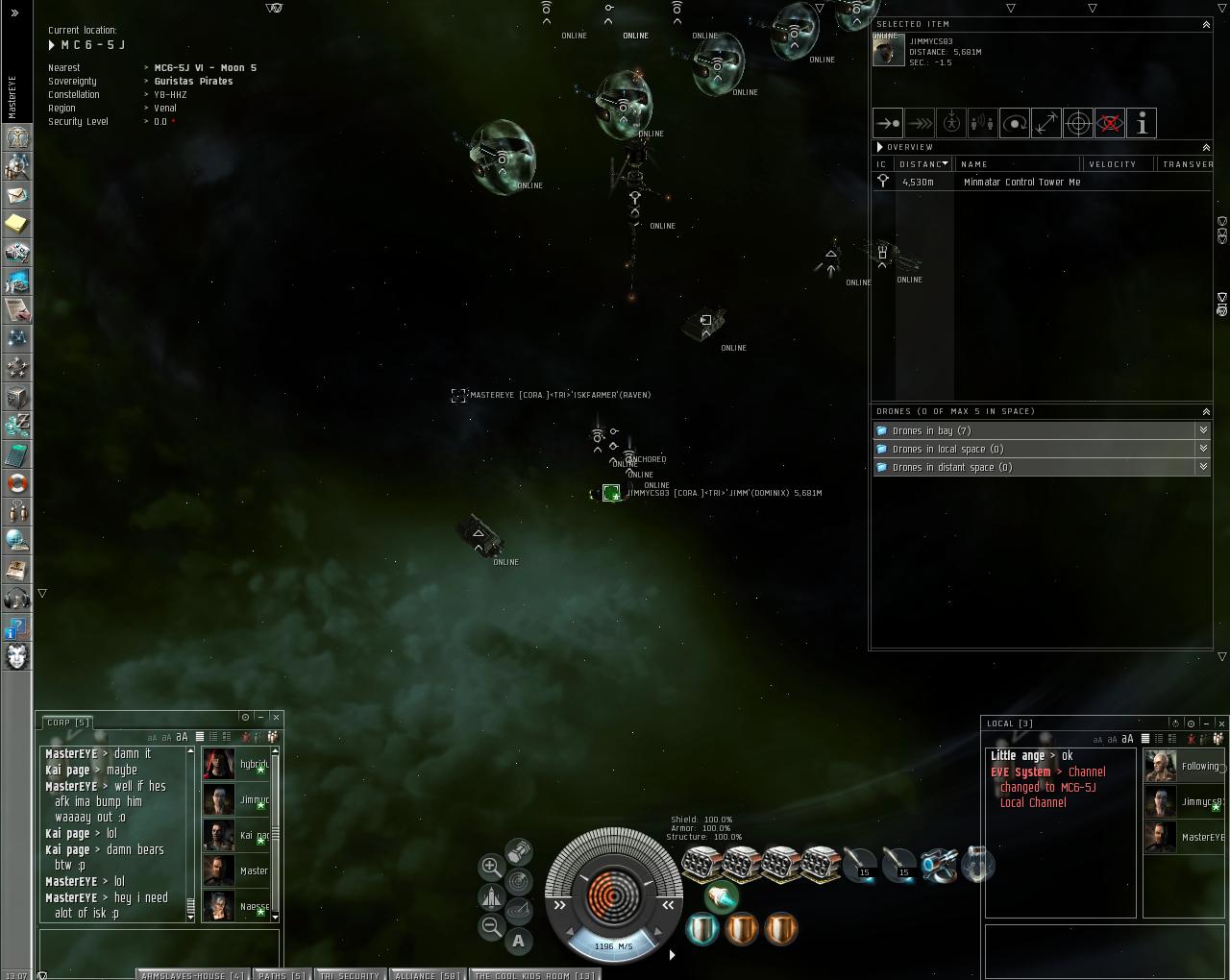Open the yellow notepad sidebar icon

click(x=17, y=224)
